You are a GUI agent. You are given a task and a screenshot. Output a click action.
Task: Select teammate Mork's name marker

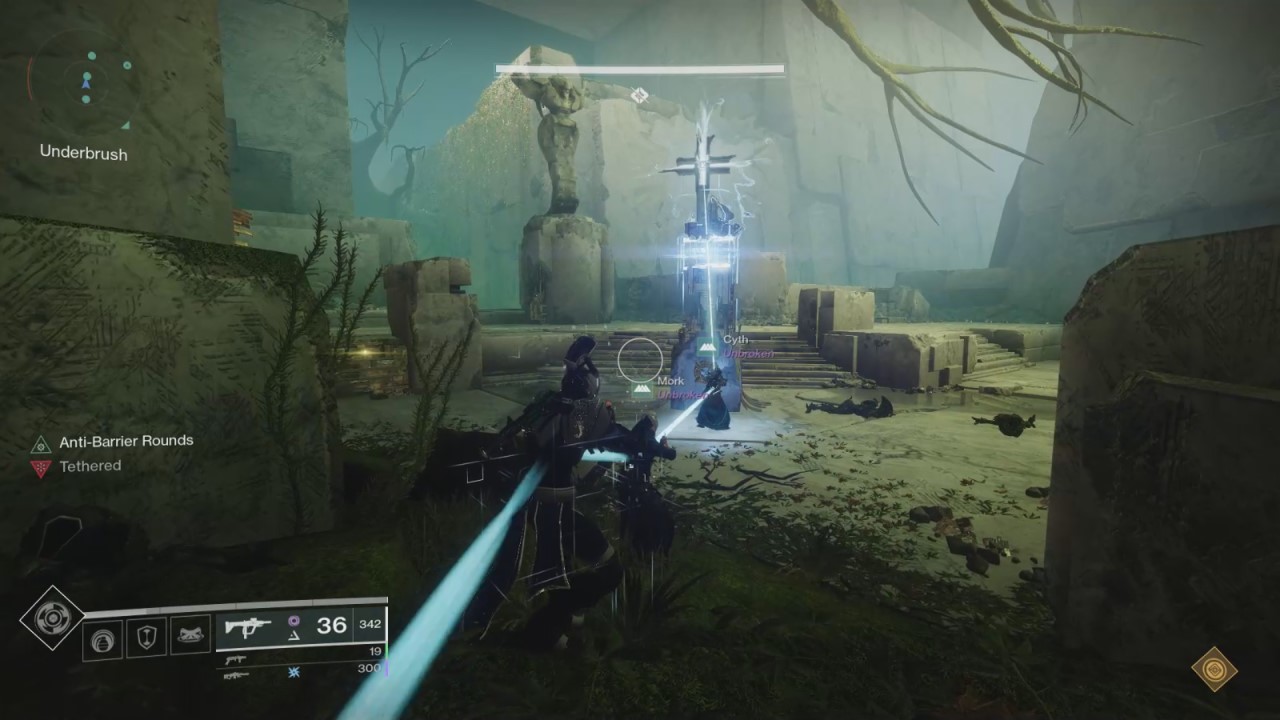[670, 381]
